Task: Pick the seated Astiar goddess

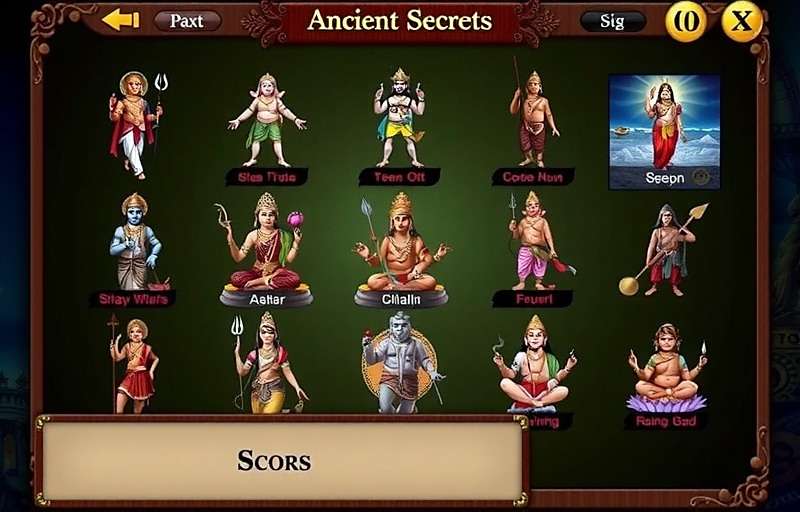Action: click(x=265, y=245)
